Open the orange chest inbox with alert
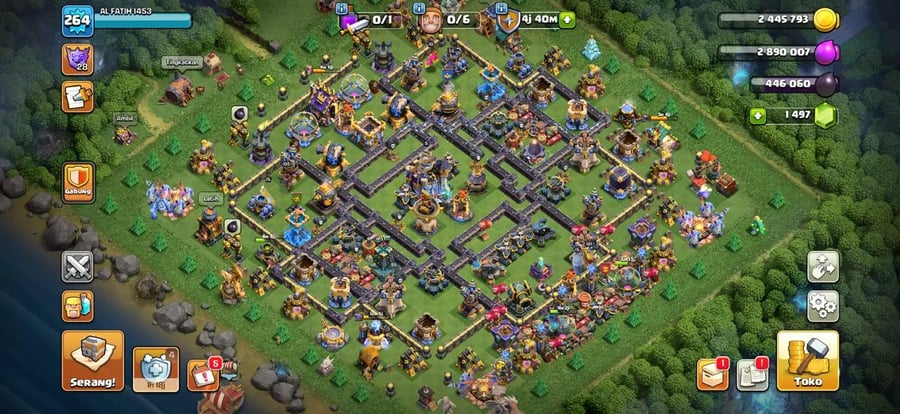Image resolution: width=900 pixels, height=414 pixels. [711, 374]
